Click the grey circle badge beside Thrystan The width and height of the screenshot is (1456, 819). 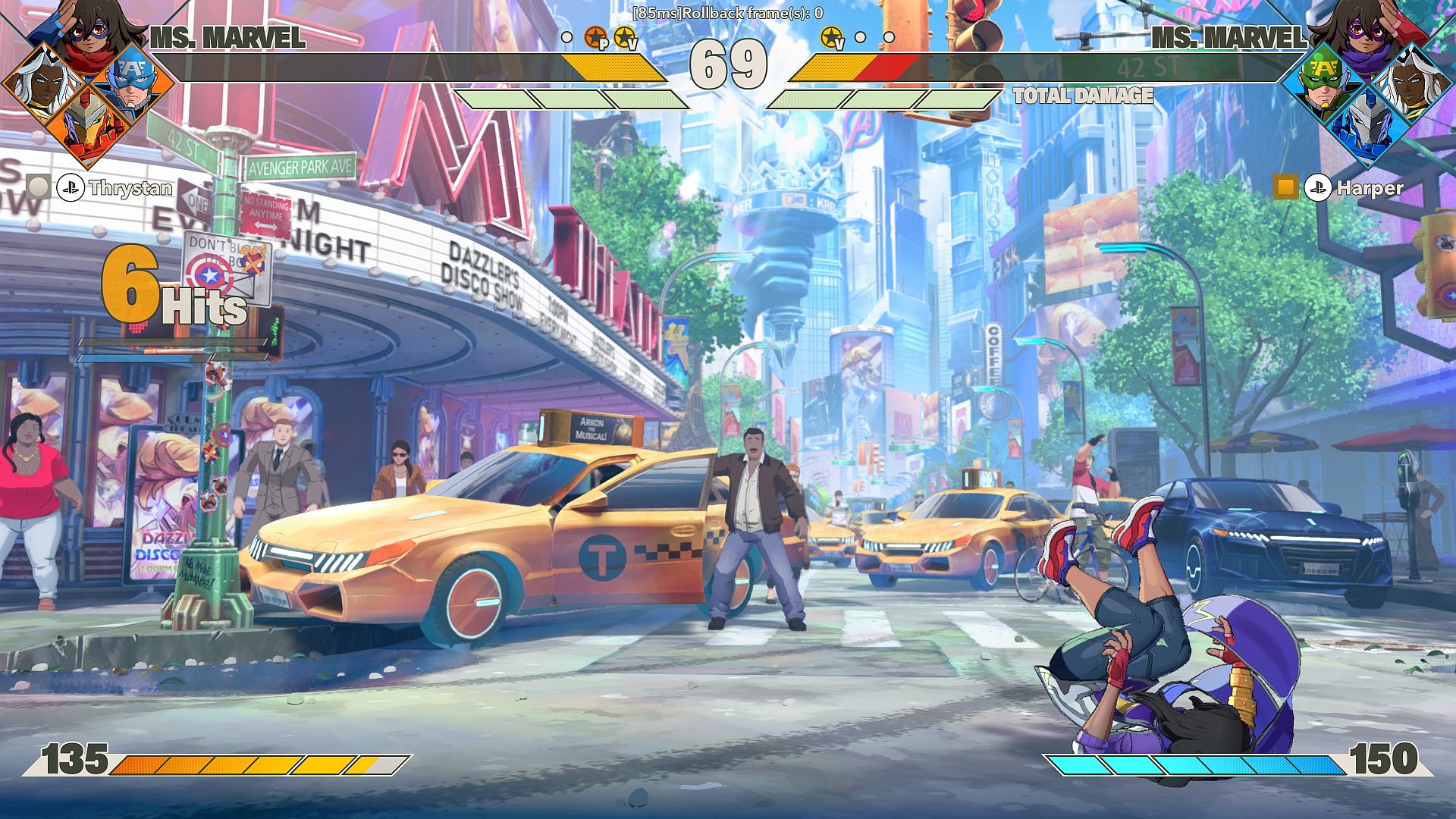39,187
